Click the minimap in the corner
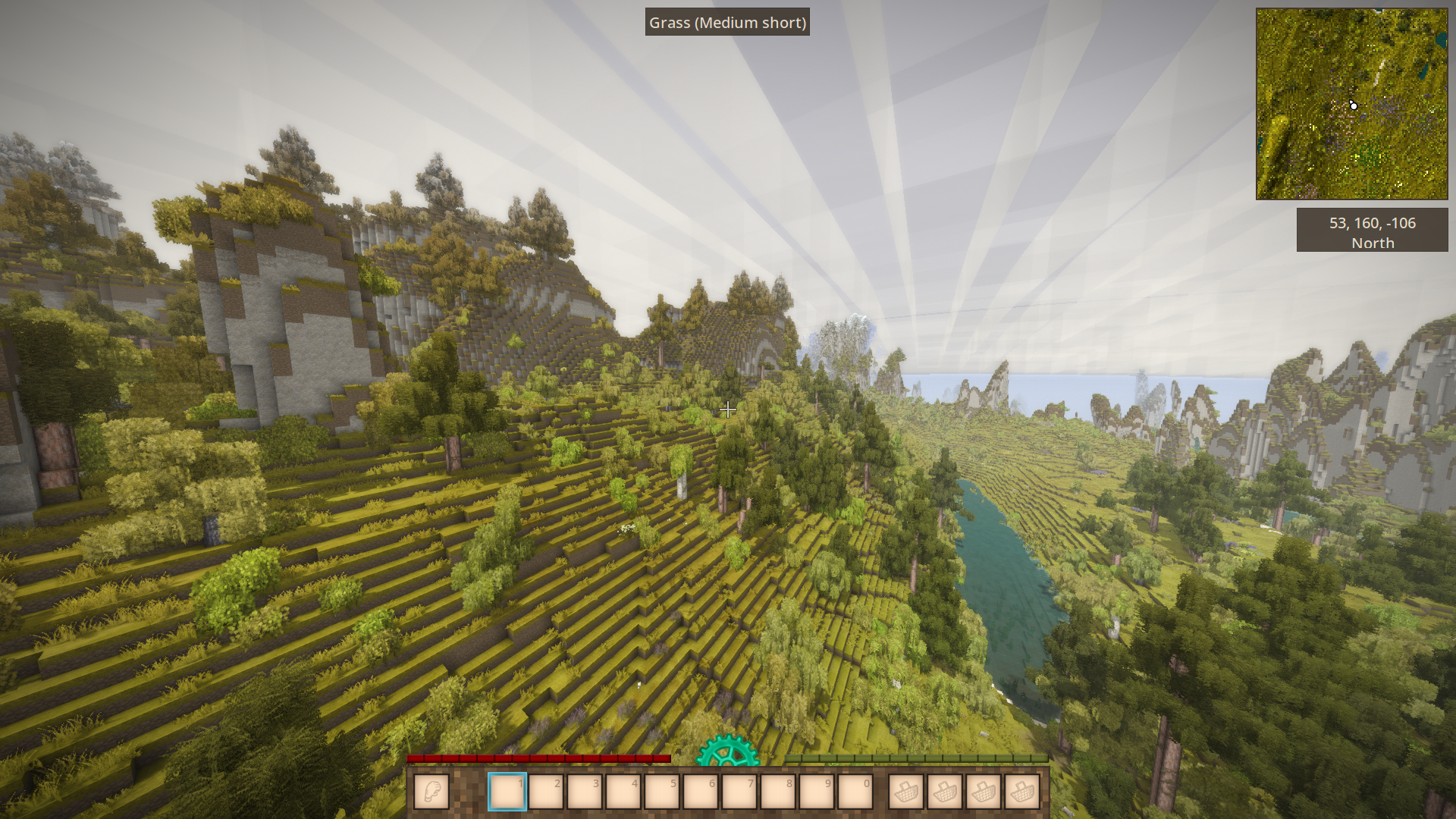 tap(1351, 104)
